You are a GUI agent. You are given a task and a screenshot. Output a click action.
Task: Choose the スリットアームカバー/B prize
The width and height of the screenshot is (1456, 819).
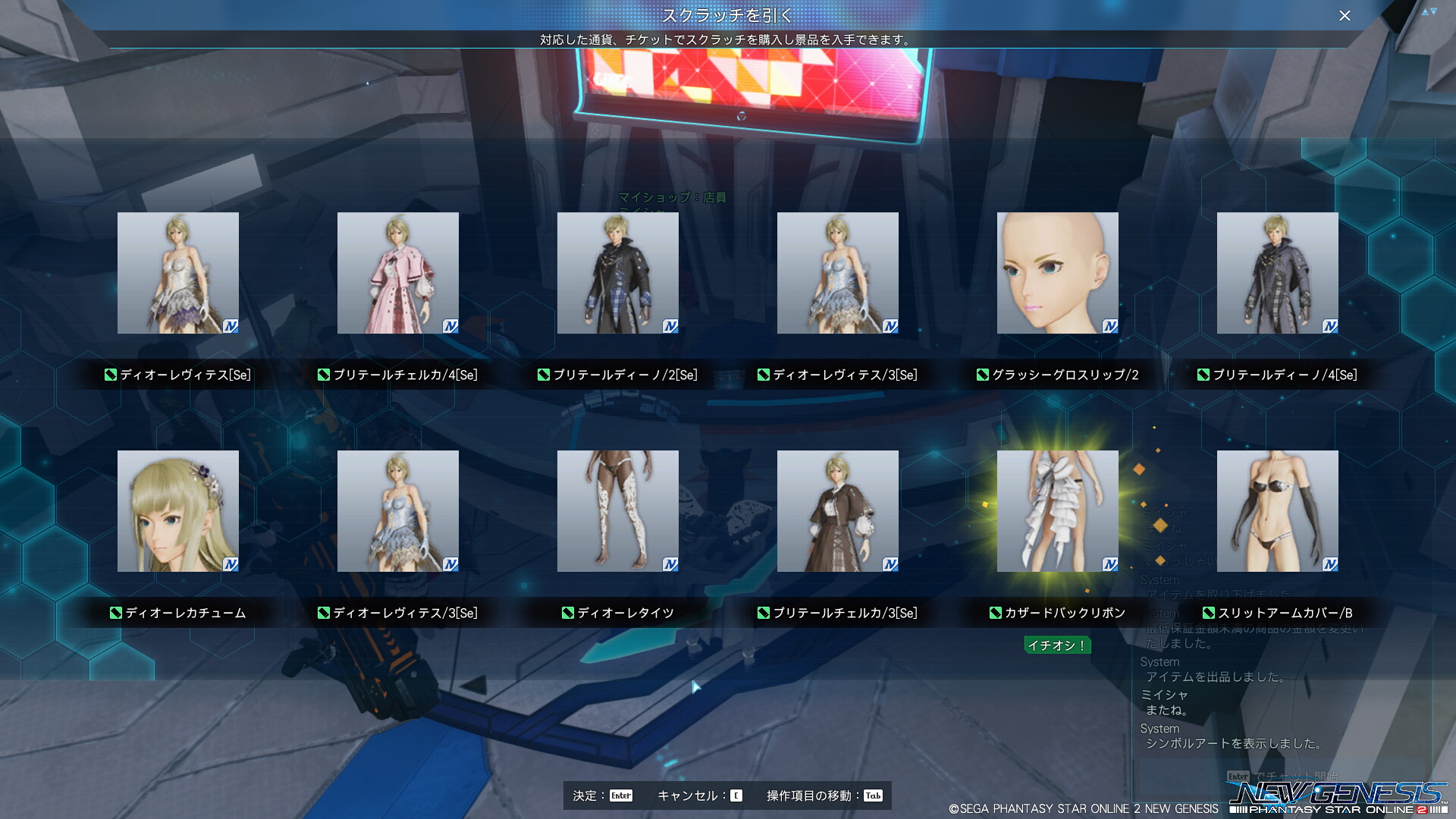point(1278,511)
